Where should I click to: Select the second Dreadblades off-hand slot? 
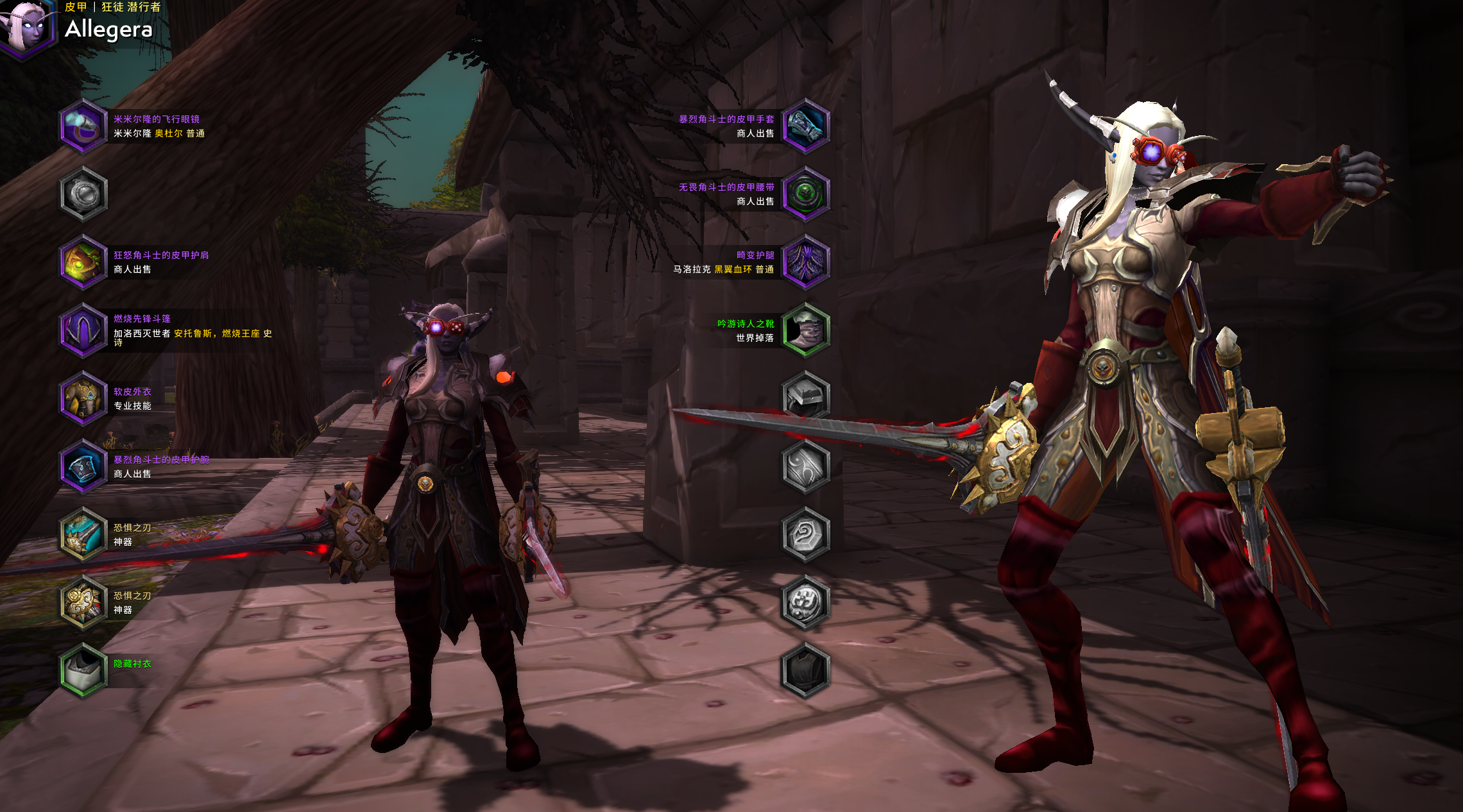[x=83, y=602]
